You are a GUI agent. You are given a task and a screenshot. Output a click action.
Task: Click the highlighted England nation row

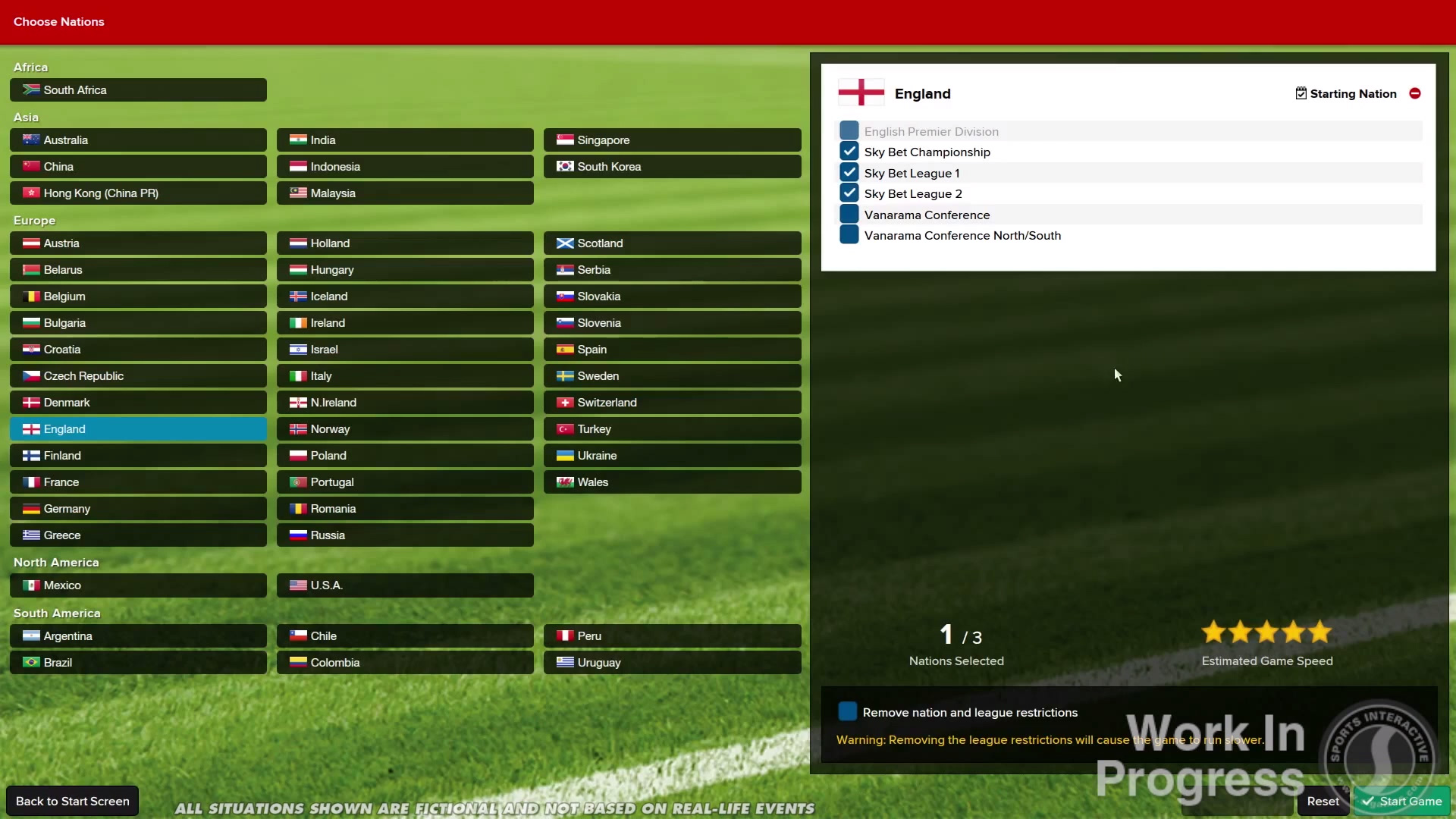138,428
